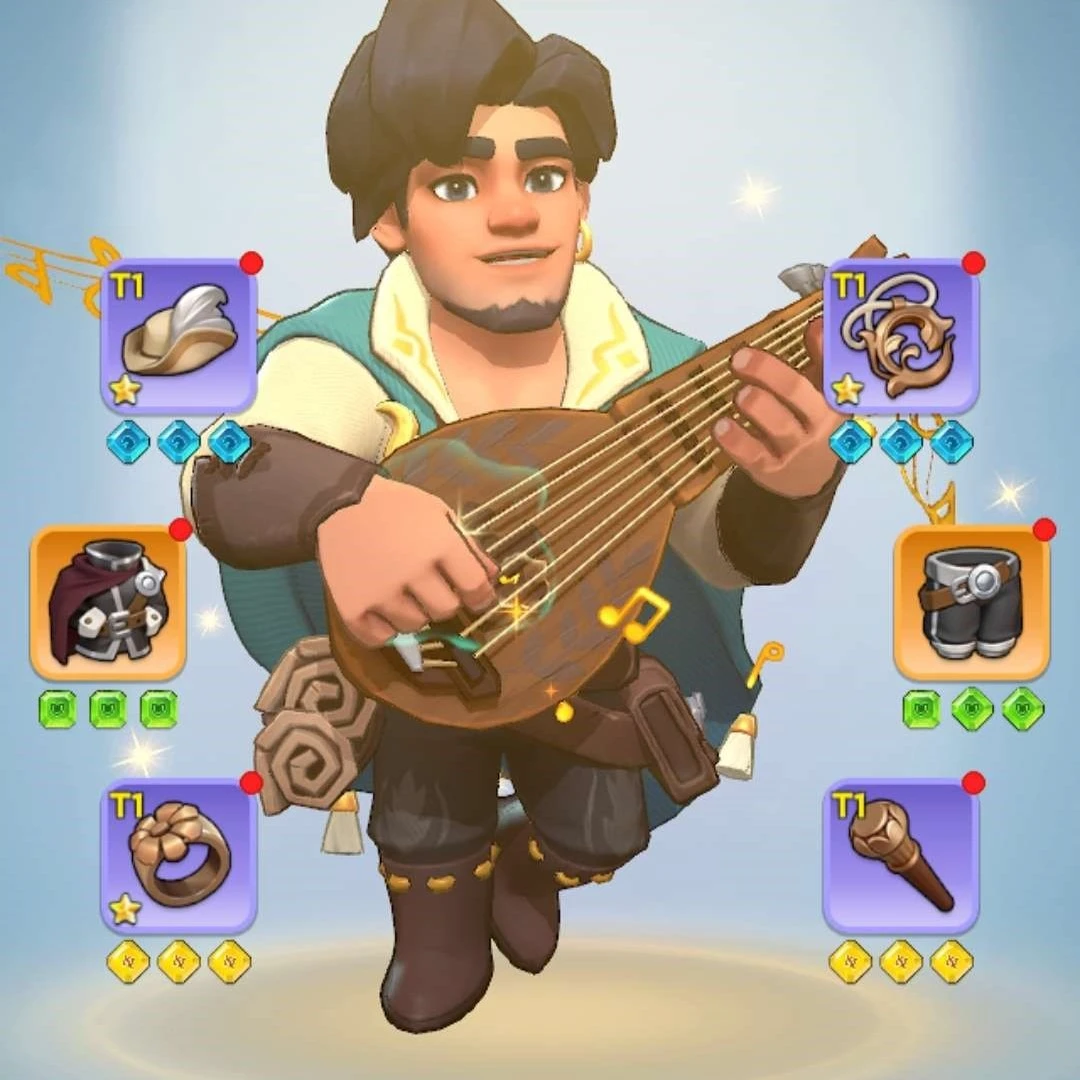
Task: Select the belted grey pants slot
Action: pyautogui.click(x=970, y=602)
